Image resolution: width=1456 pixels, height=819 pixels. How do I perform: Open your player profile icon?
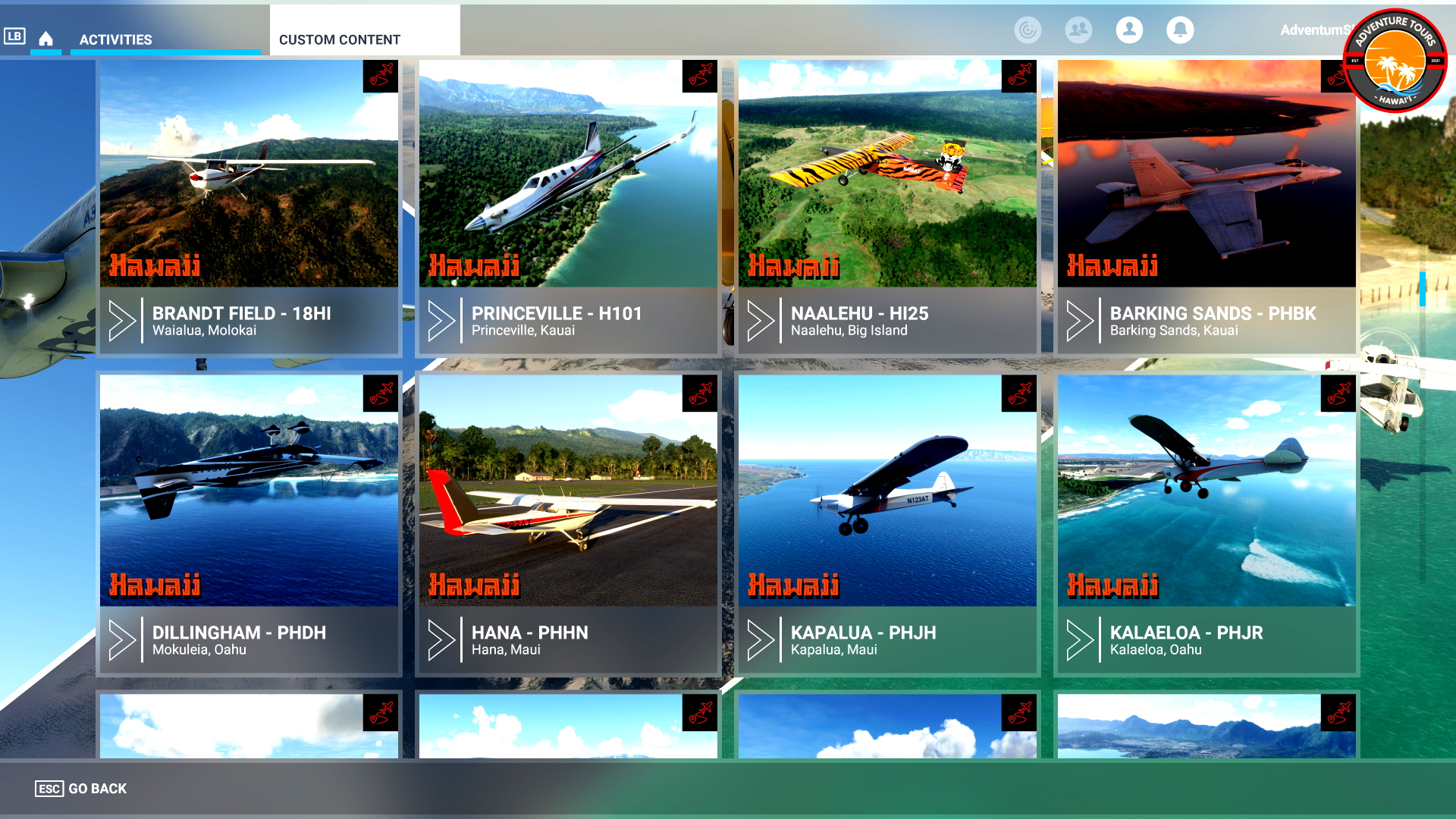[x=1129, y=30]
